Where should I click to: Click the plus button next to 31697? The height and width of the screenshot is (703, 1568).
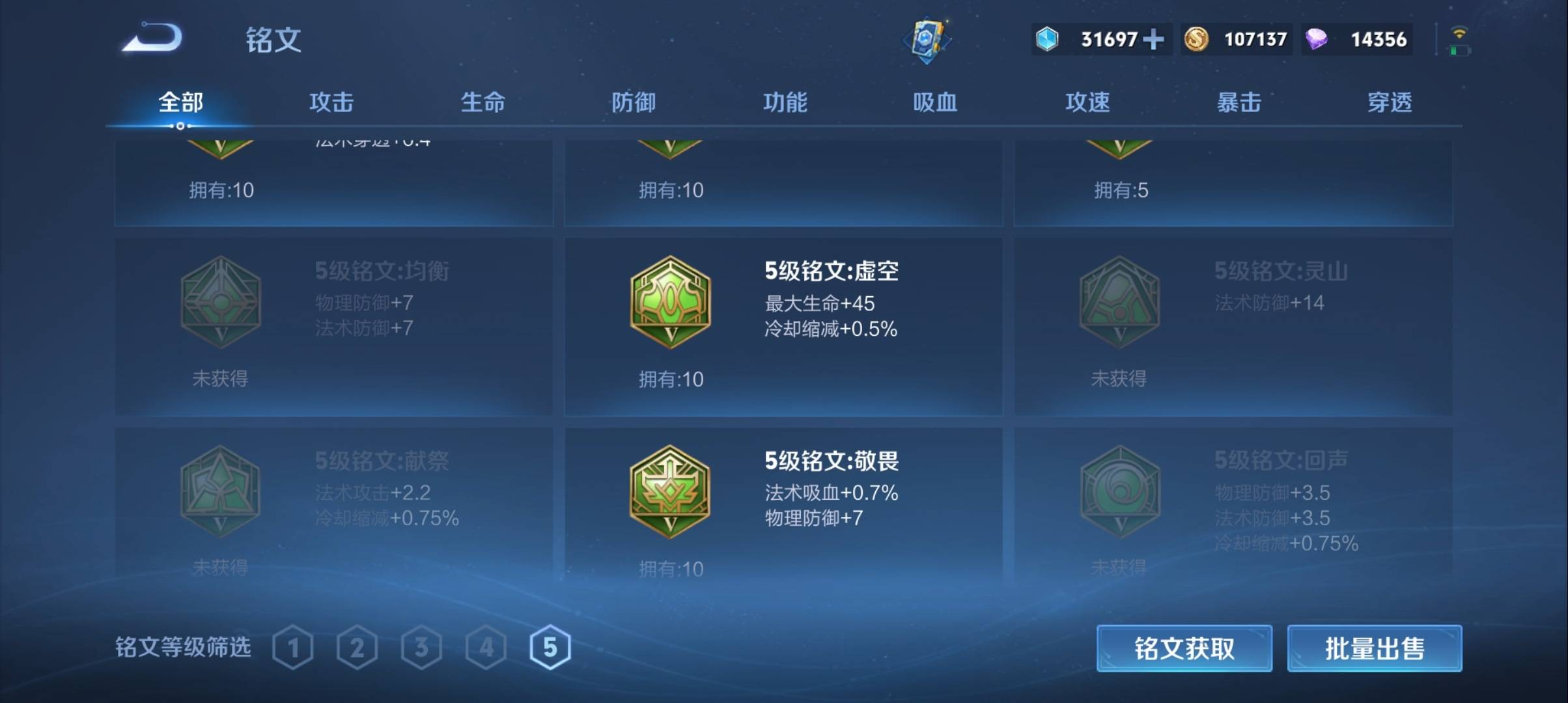click(x=1155, y=40)
